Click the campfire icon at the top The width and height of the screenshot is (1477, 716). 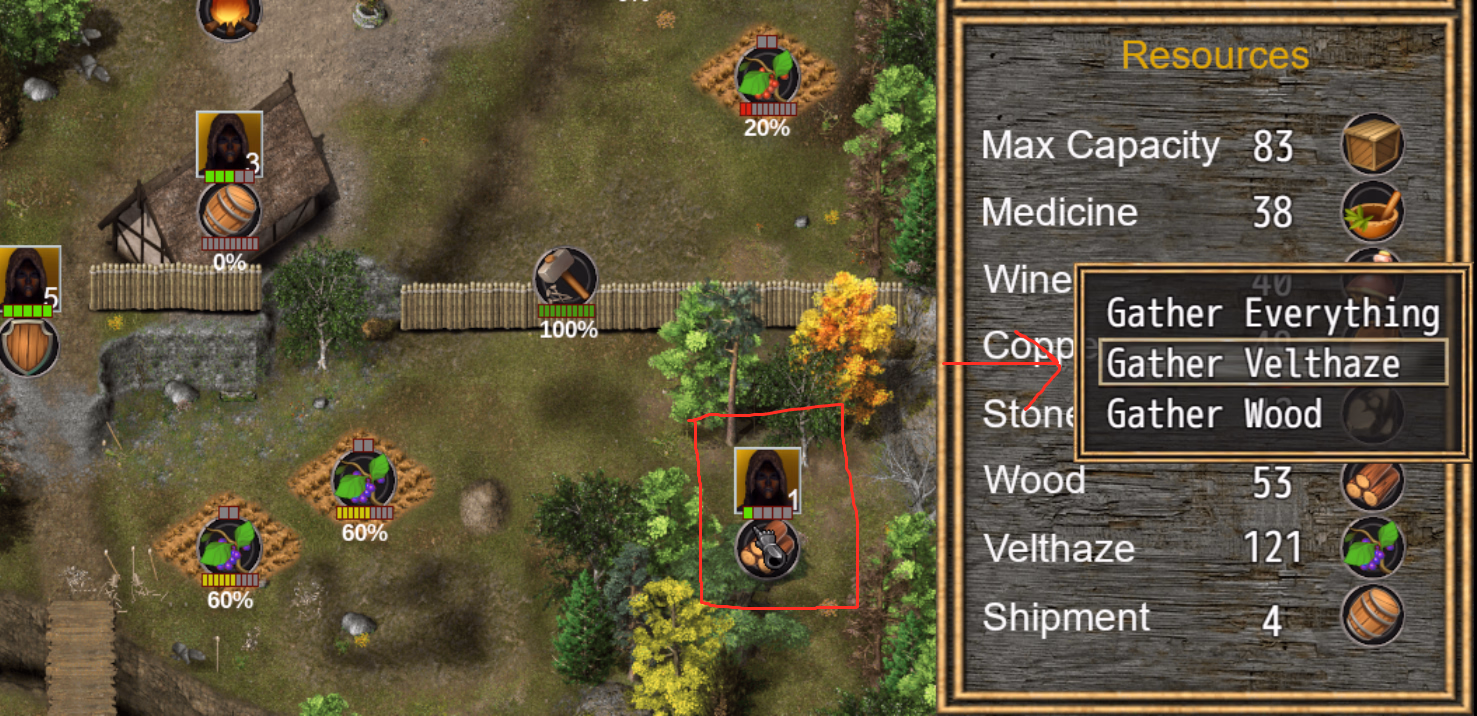tap(230, 15)
